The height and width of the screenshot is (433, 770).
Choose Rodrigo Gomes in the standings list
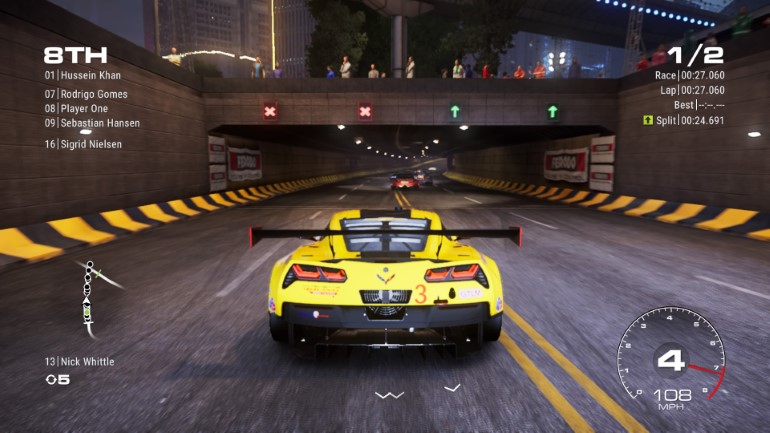(86, 94)
